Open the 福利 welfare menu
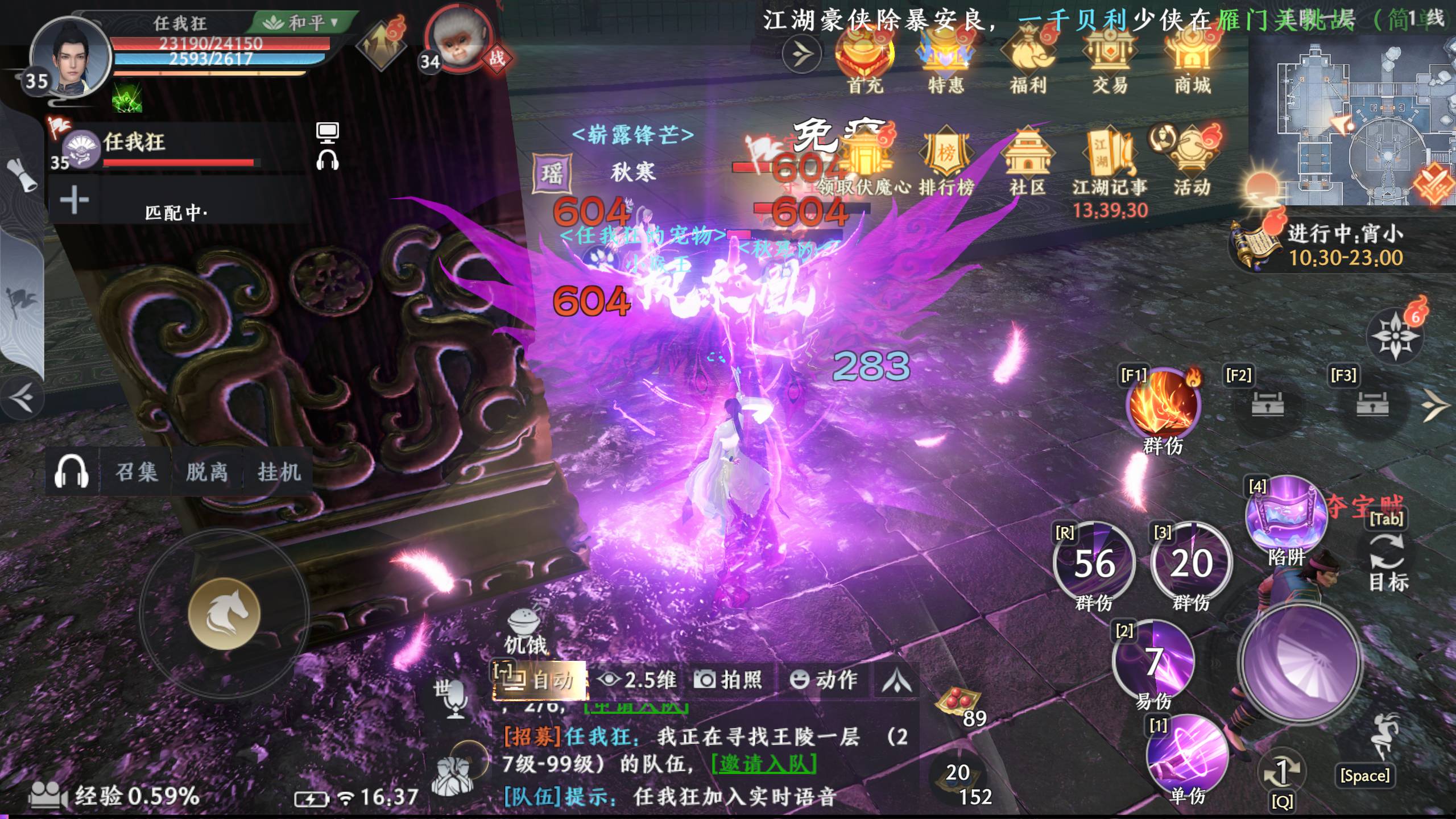Image resolution: width=1456 pixels, height=819 pixels. tap(1028, 61)
